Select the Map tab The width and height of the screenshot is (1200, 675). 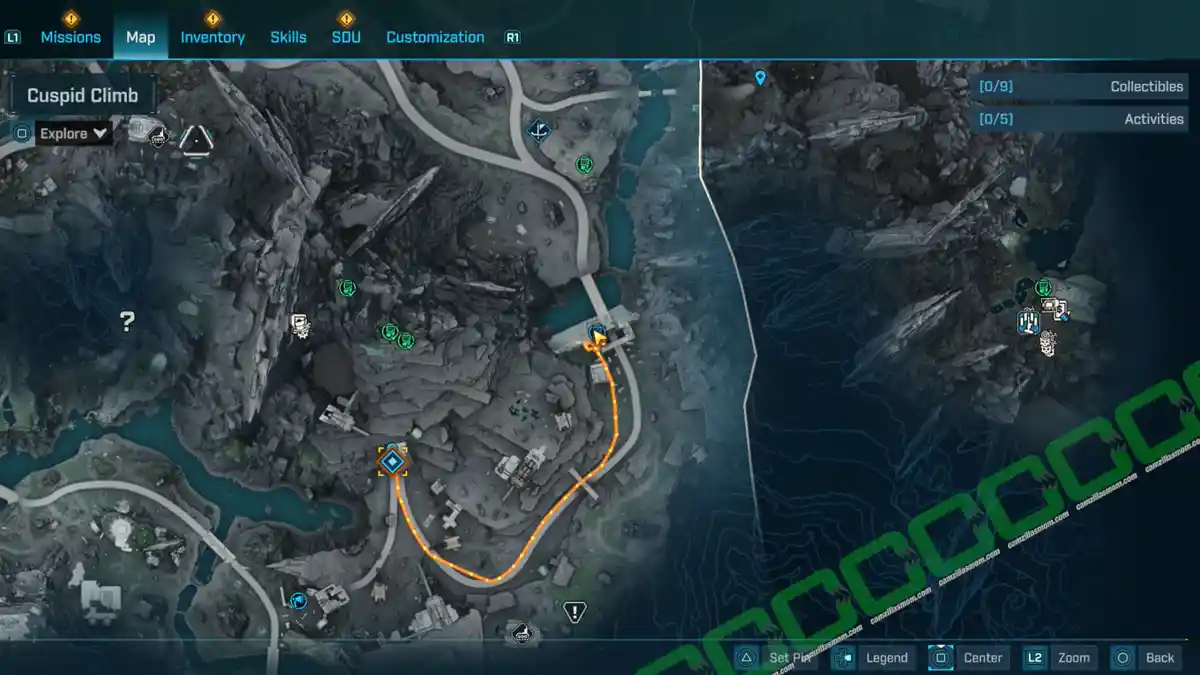[x=140, y=37]
